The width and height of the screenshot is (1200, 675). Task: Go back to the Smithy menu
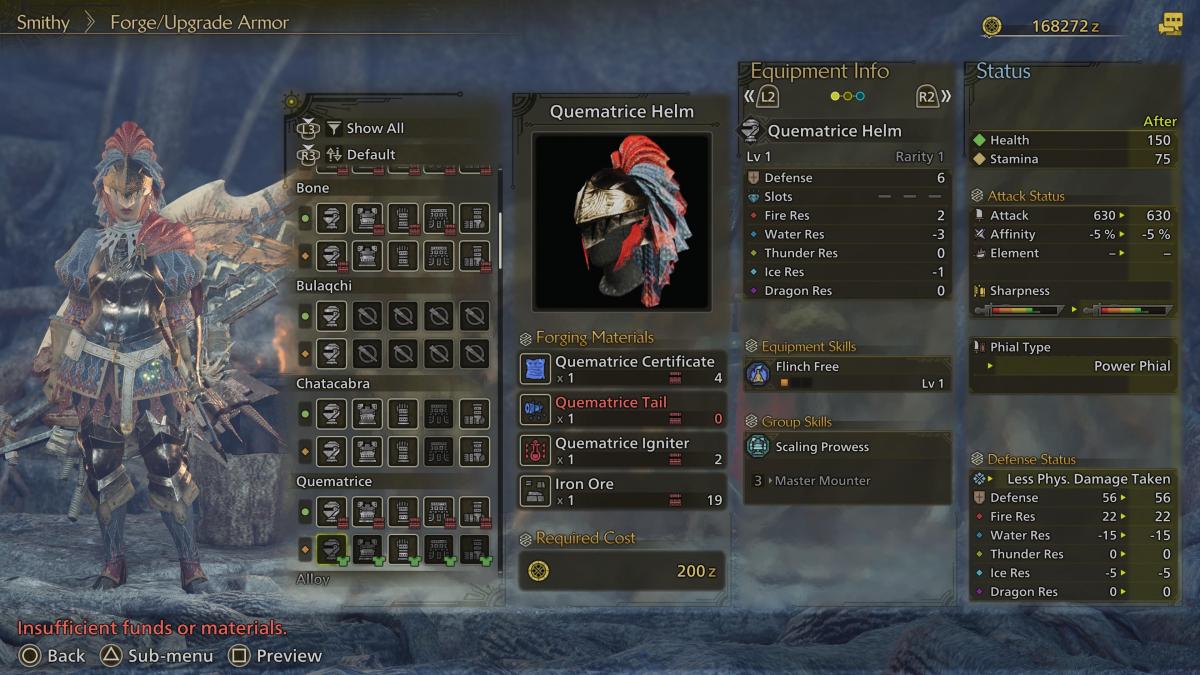click(x=43, y=22)
